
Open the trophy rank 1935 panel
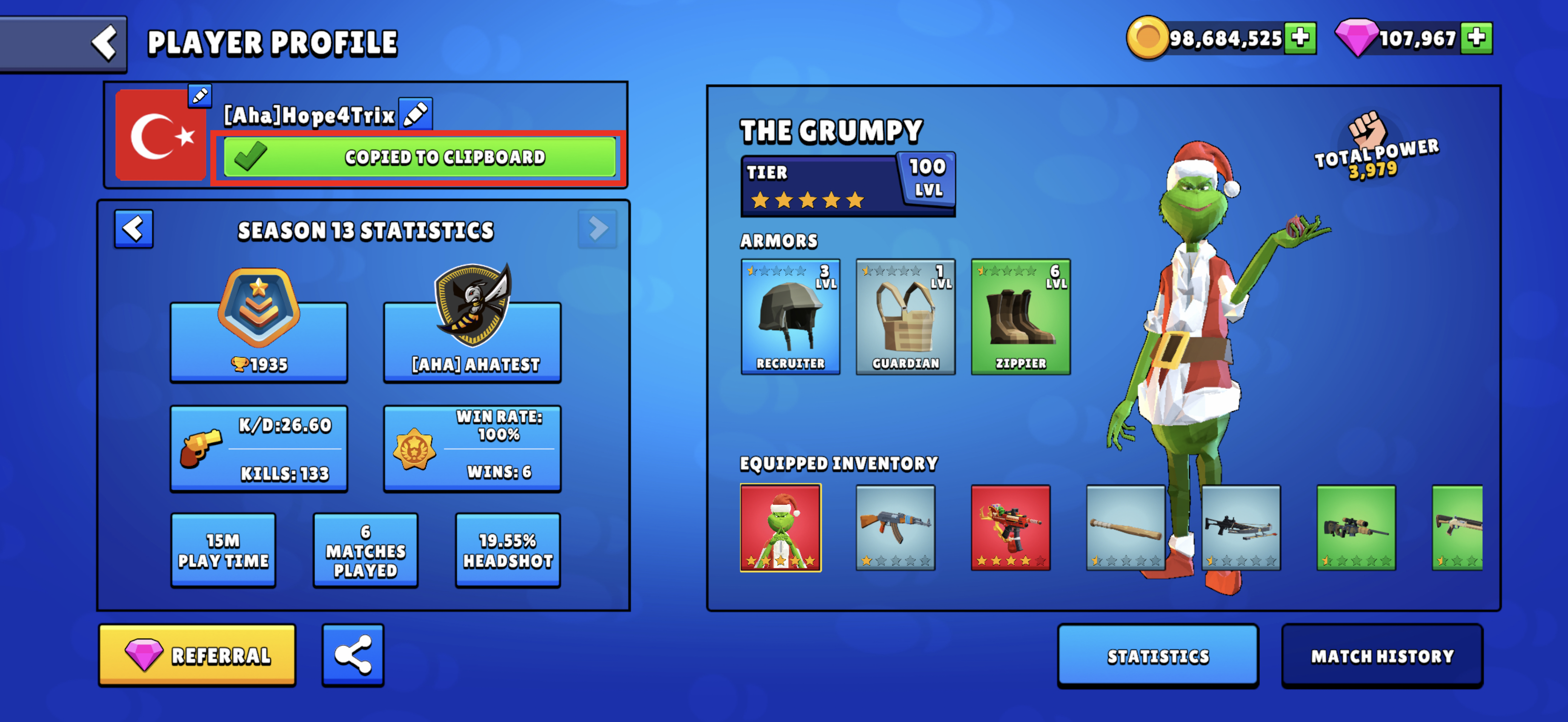point(259,341)
